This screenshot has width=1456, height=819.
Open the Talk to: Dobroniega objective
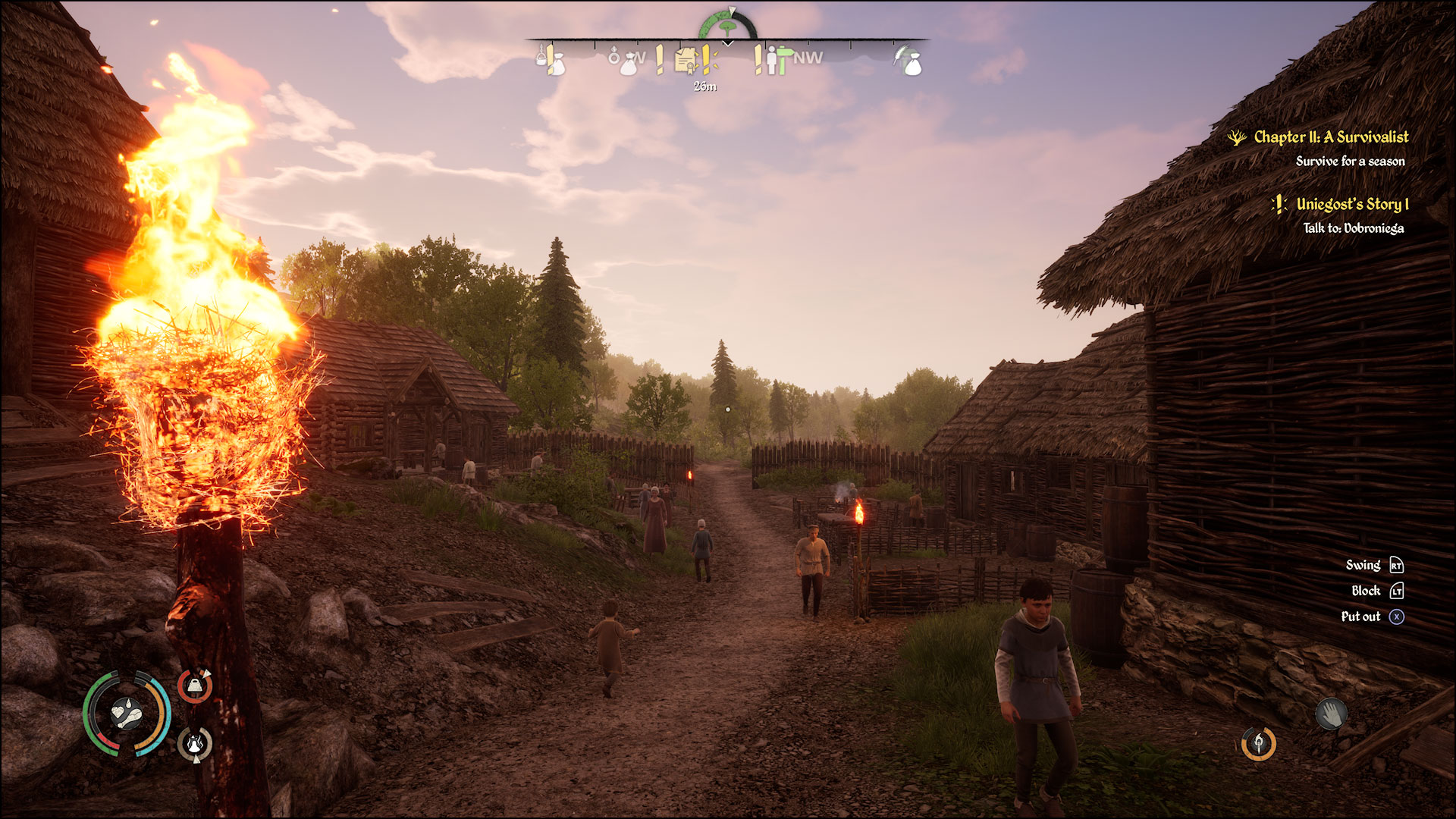1354,226
